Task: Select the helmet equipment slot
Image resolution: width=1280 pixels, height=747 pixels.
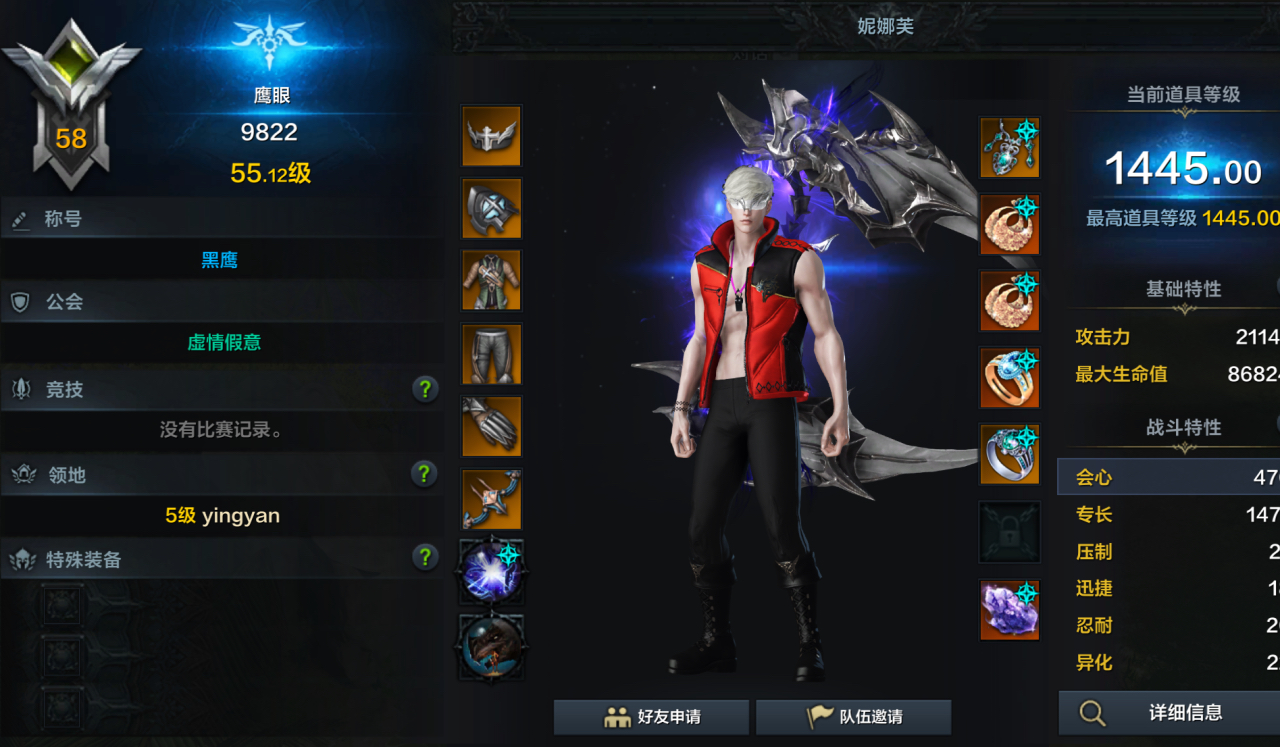Action: [491, 136]
